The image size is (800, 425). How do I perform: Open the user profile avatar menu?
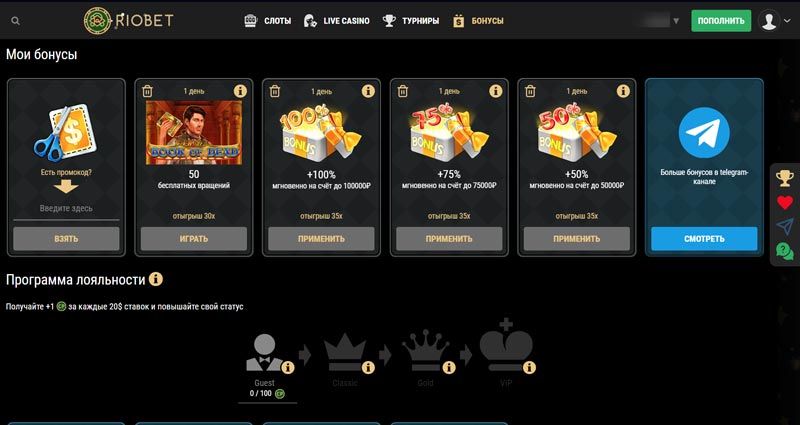click(x=768, y=20)
